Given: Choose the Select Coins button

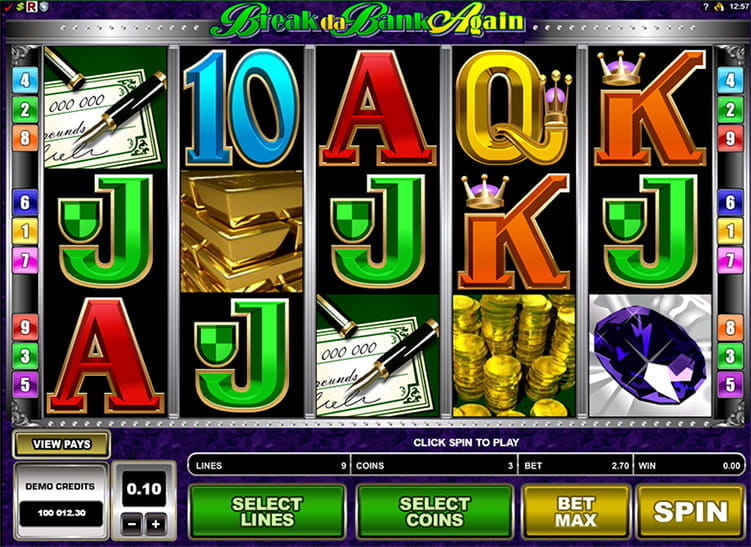Looking at the screenshot, I should 434,512.
